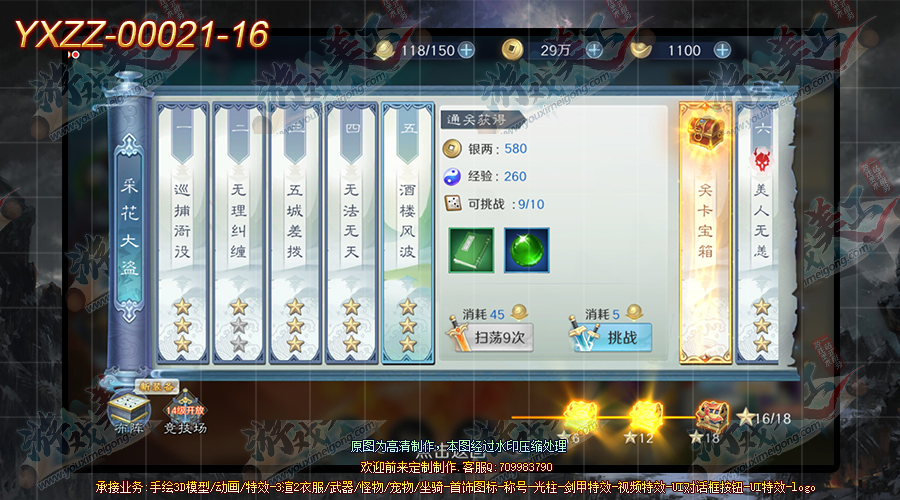Add stamina with the 118/150 plus button
The height and width of the screenshot is (500, 900).
466,50
